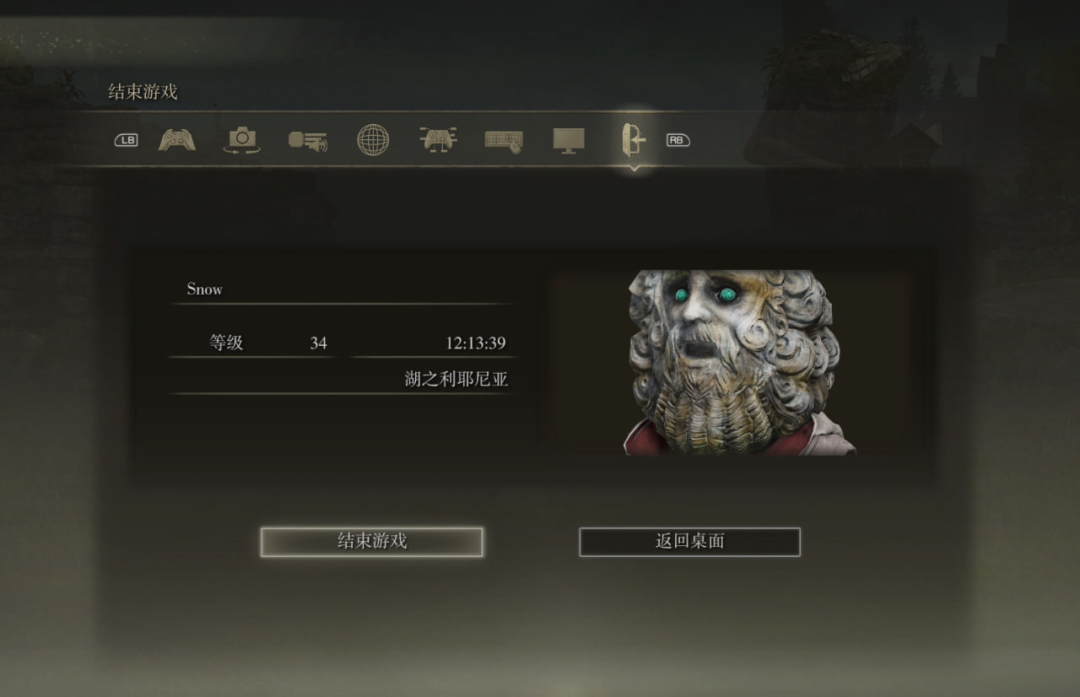This screenshot has height=697, width=1080.
Task: Switch to the camera options tab
Action: (x=241, y=140)
